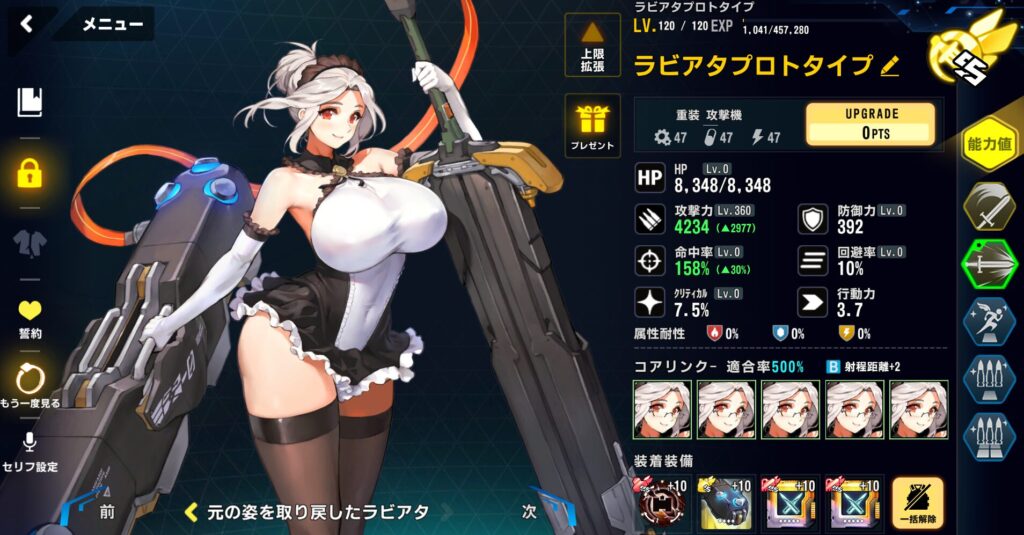Open the プレゼント gift box button
Viewport: 1024px width, 535px height.
[592, 127]
